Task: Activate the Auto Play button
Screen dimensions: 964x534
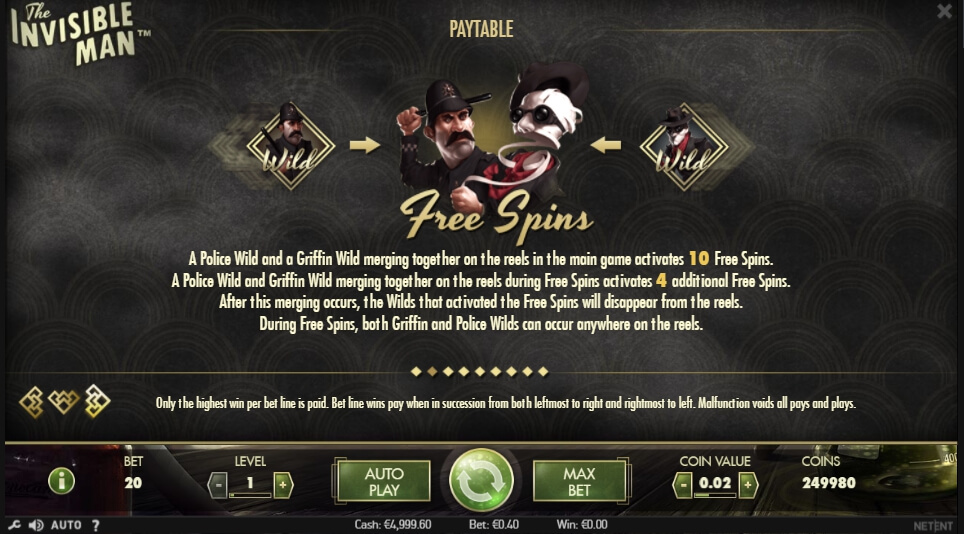Action: pos(384,481)
